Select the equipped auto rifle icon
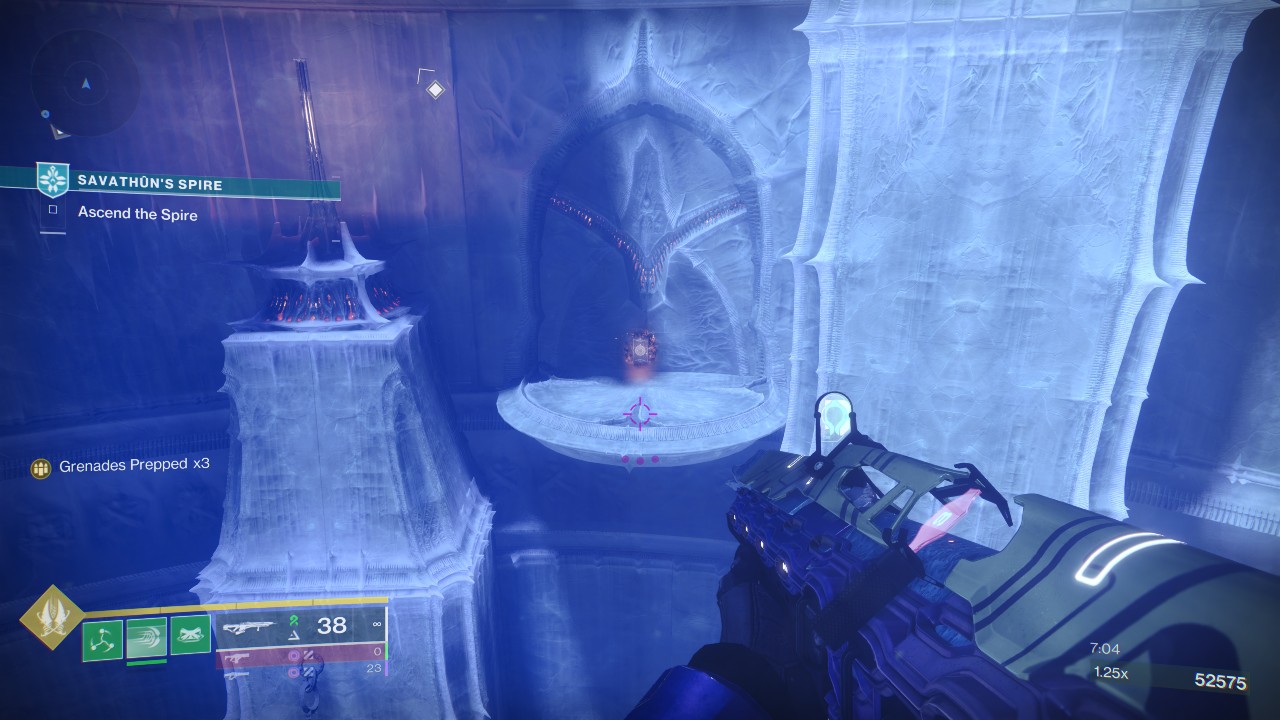 point(250,627)
